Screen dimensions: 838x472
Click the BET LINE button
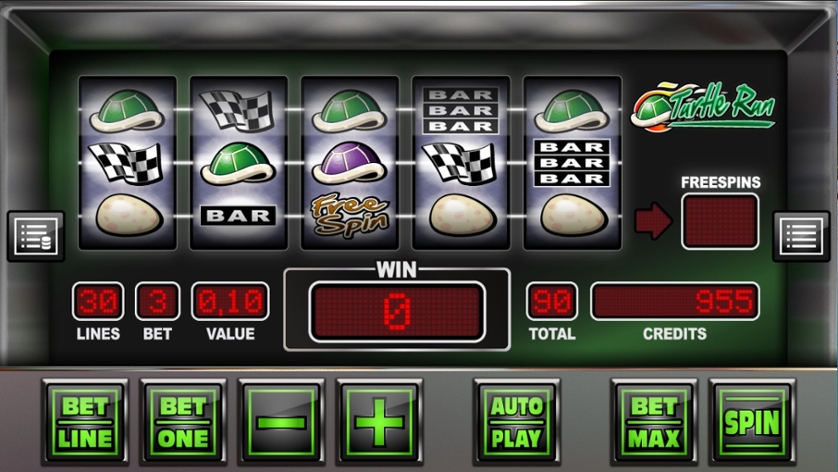click(86, 422)
